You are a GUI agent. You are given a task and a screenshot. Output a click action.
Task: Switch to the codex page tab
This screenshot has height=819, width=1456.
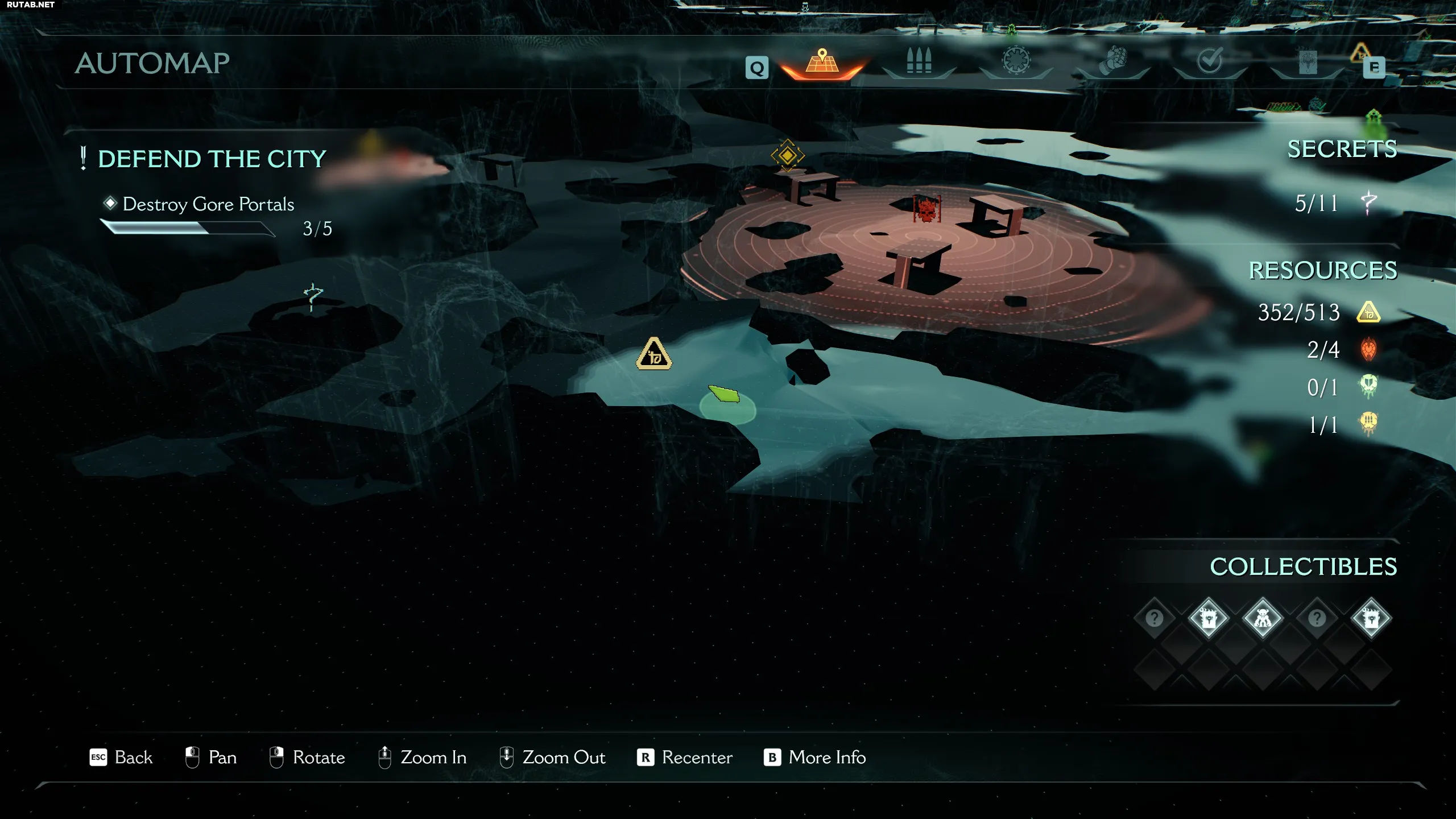[x=1307, y=61]
